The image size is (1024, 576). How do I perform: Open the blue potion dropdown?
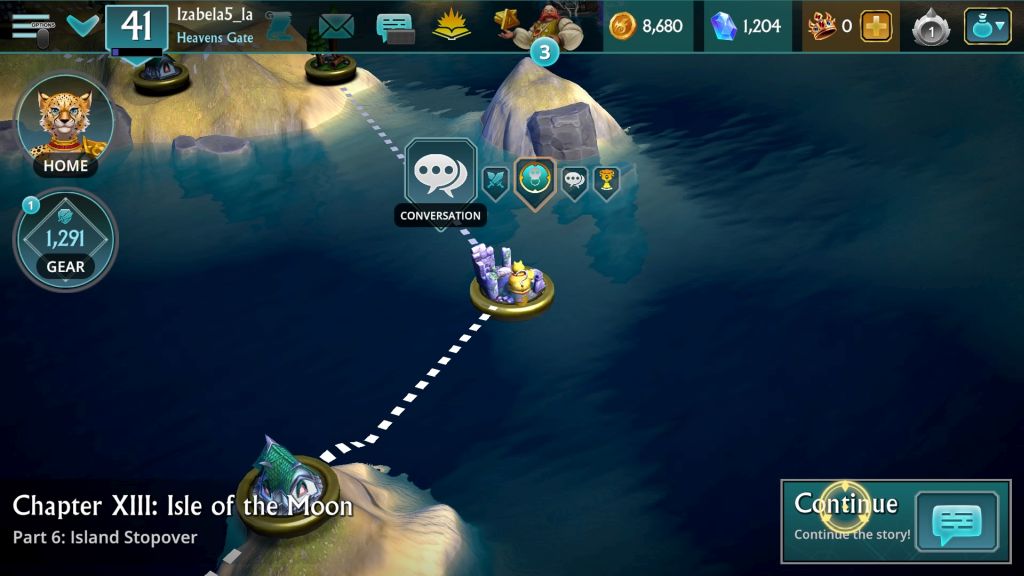point(986,26)
